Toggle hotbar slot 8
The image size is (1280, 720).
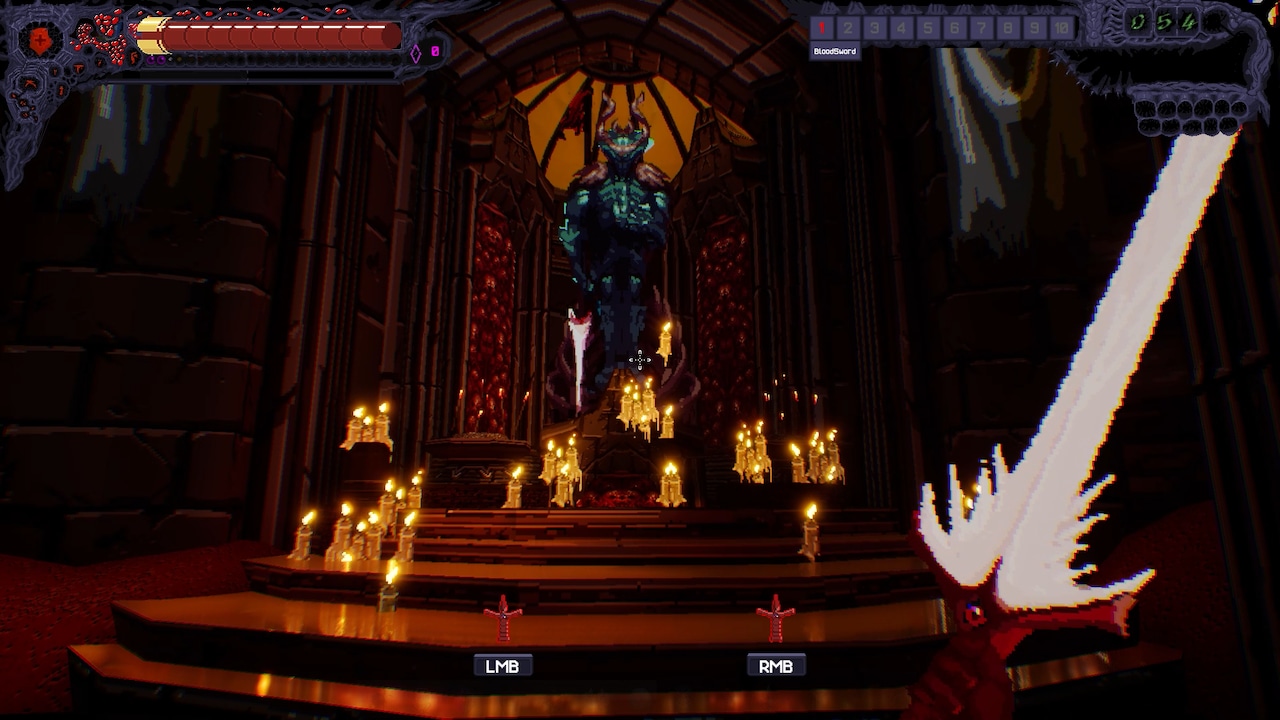coord(1007,28)
